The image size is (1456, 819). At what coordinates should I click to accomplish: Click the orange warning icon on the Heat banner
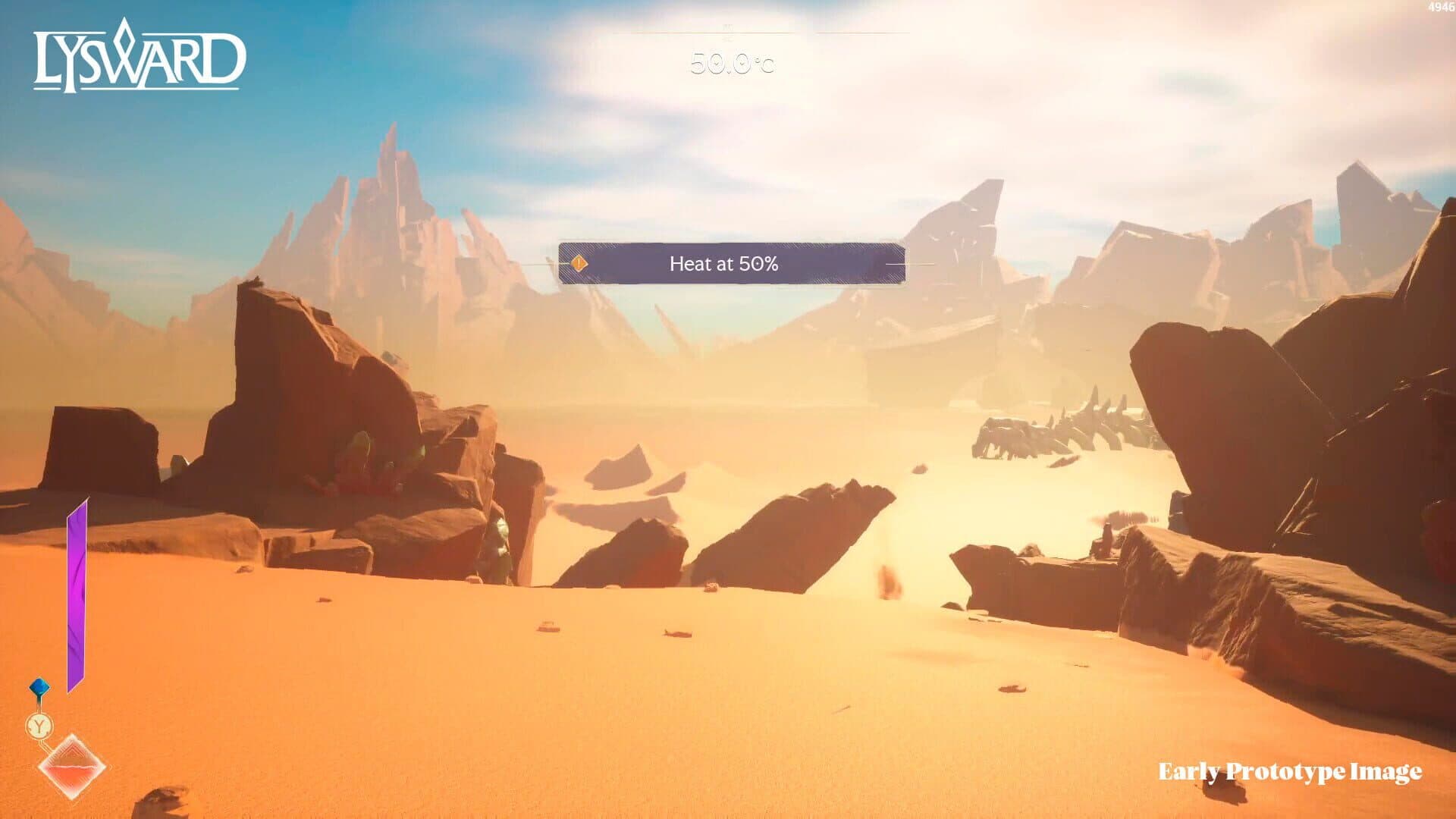(579, 262)
